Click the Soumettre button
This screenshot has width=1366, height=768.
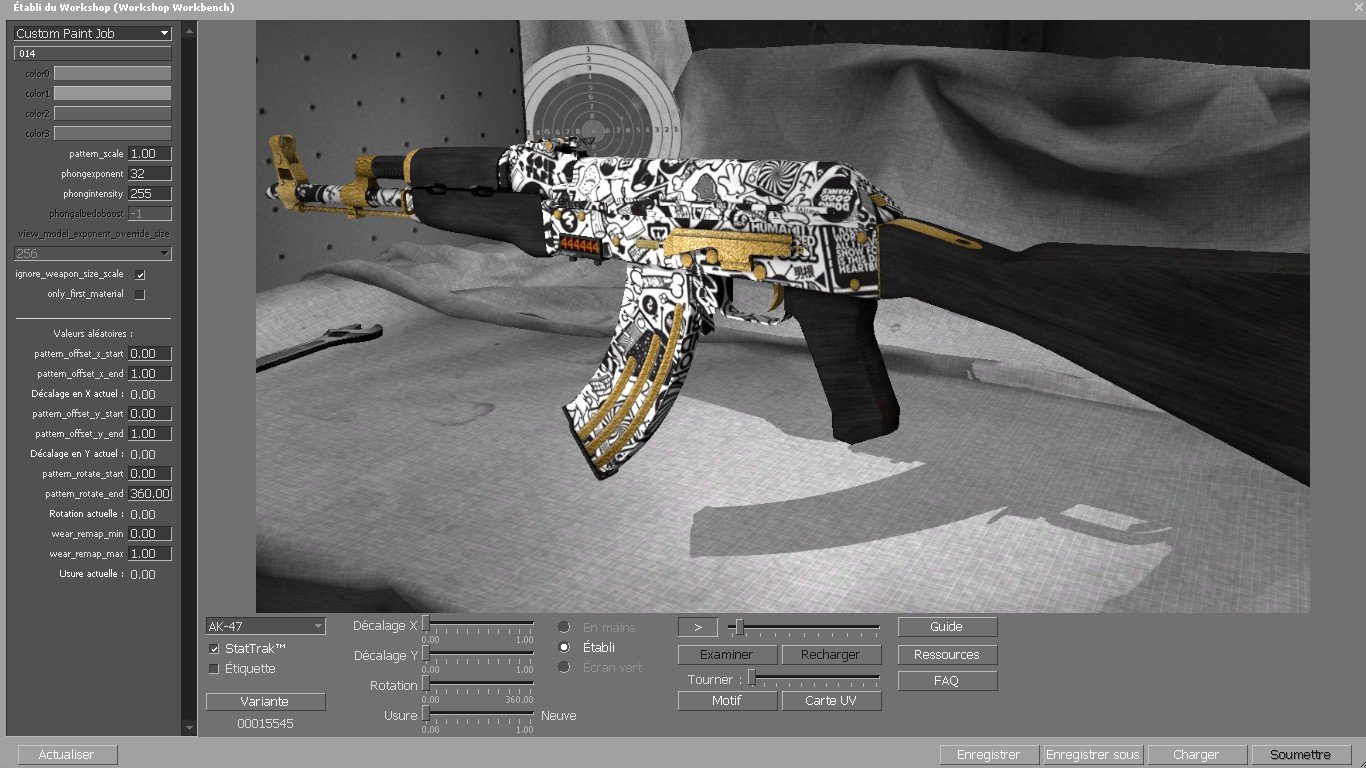click(1299, 755)
